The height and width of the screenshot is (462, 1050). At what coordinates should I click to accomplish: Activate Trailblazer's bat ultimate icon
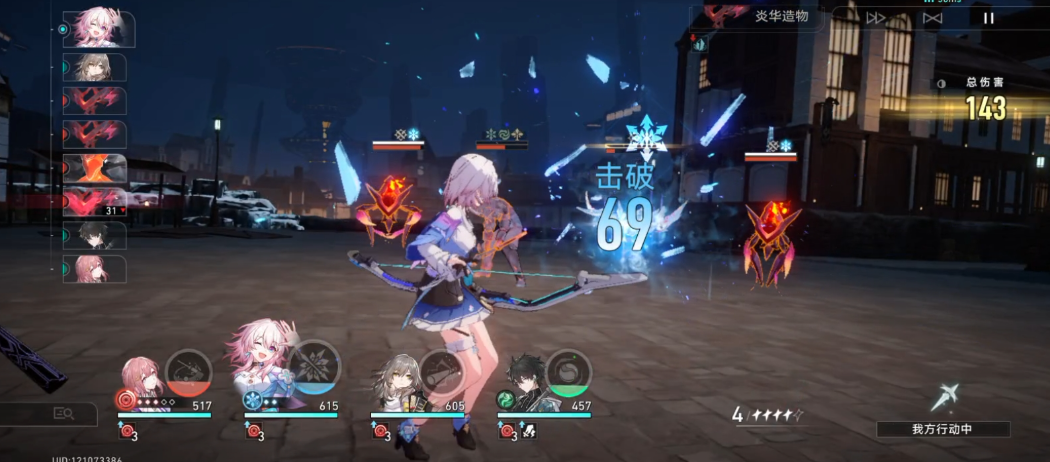coord(441,371)
